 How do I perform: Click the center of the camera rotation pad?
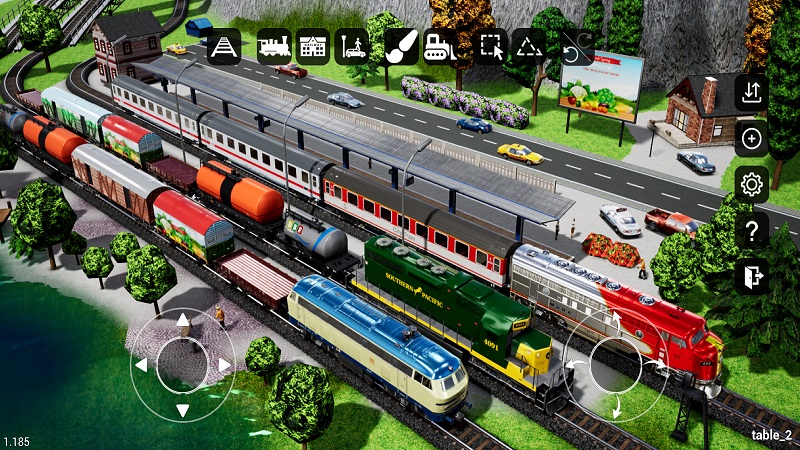(615, 365)
